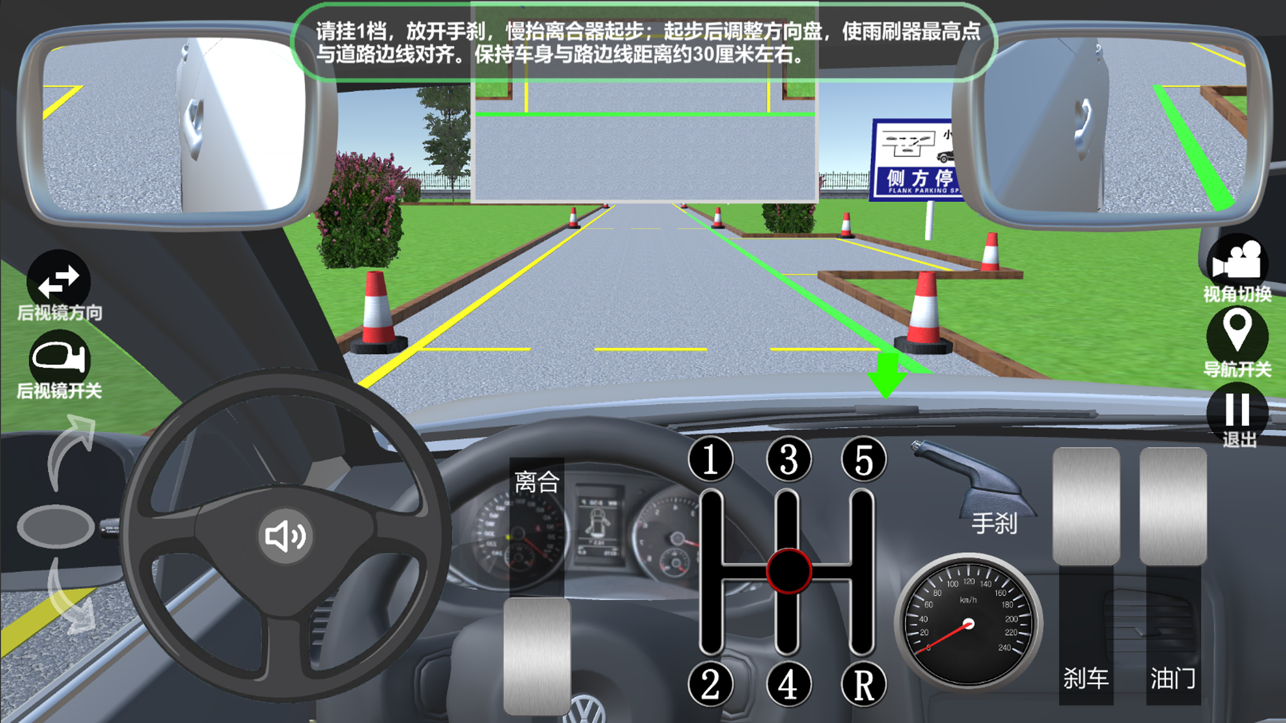The height and width of the screenshot is (723, 1286).
Task: Shift into 1st gear
Action: click(x=711, y=459)
